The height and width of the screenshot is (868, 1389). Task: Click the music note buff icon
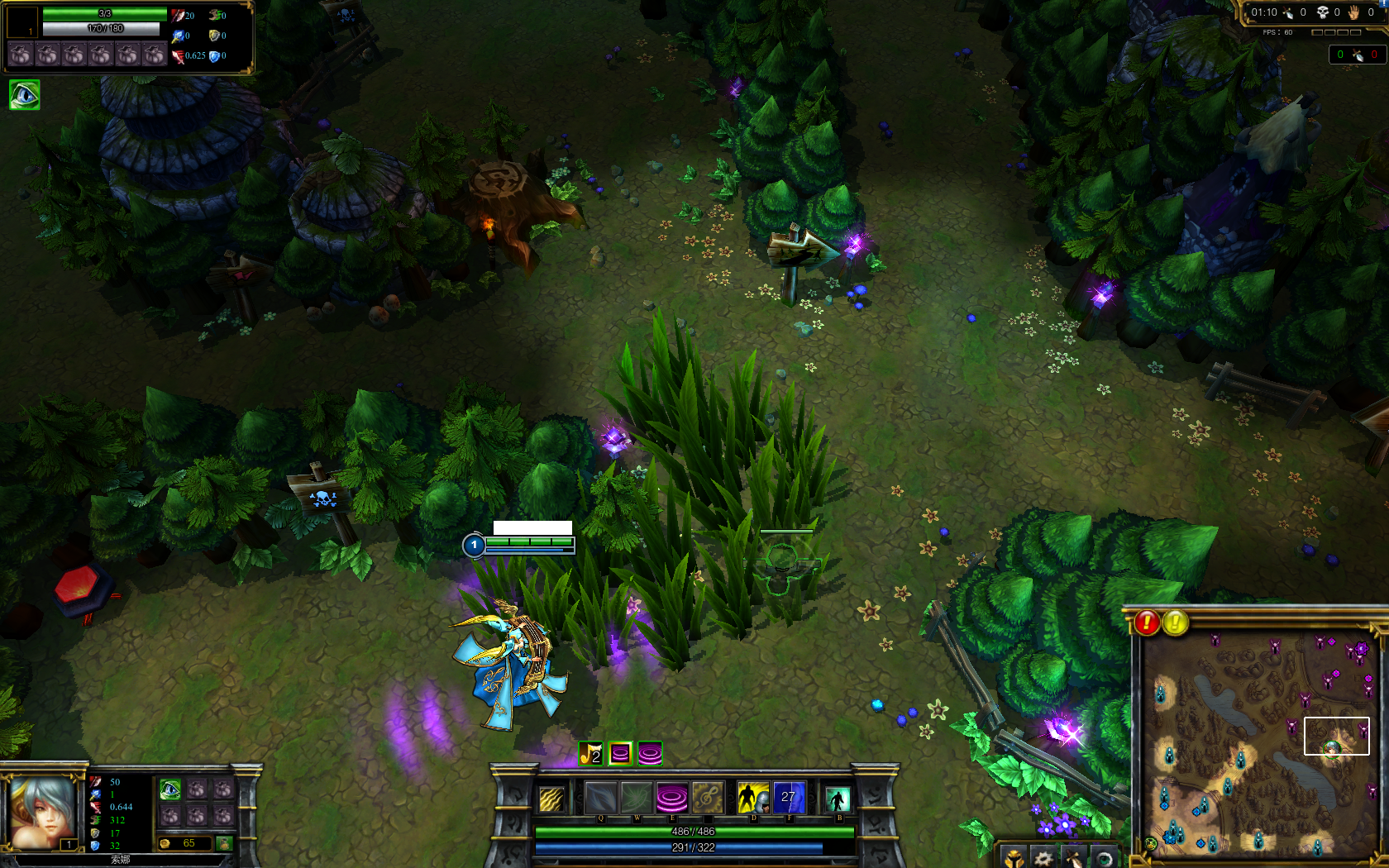(590, 754)
